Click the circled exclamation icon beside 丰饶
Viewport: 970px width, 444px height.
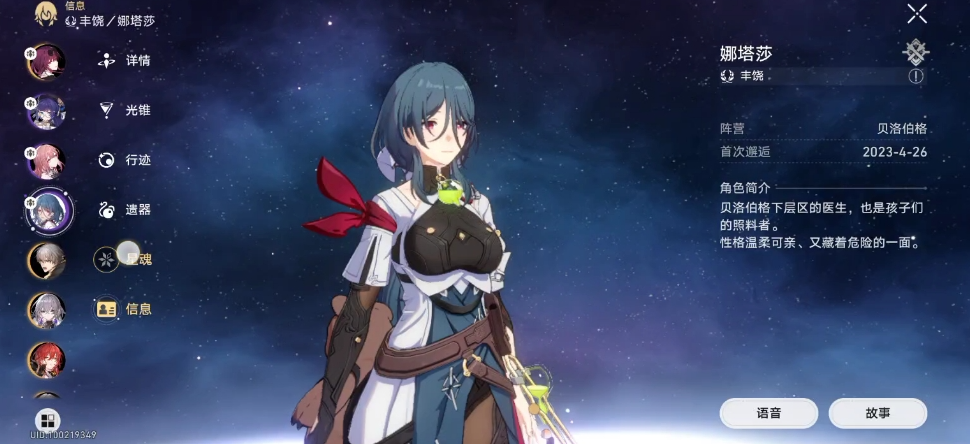tap(915, 76)
